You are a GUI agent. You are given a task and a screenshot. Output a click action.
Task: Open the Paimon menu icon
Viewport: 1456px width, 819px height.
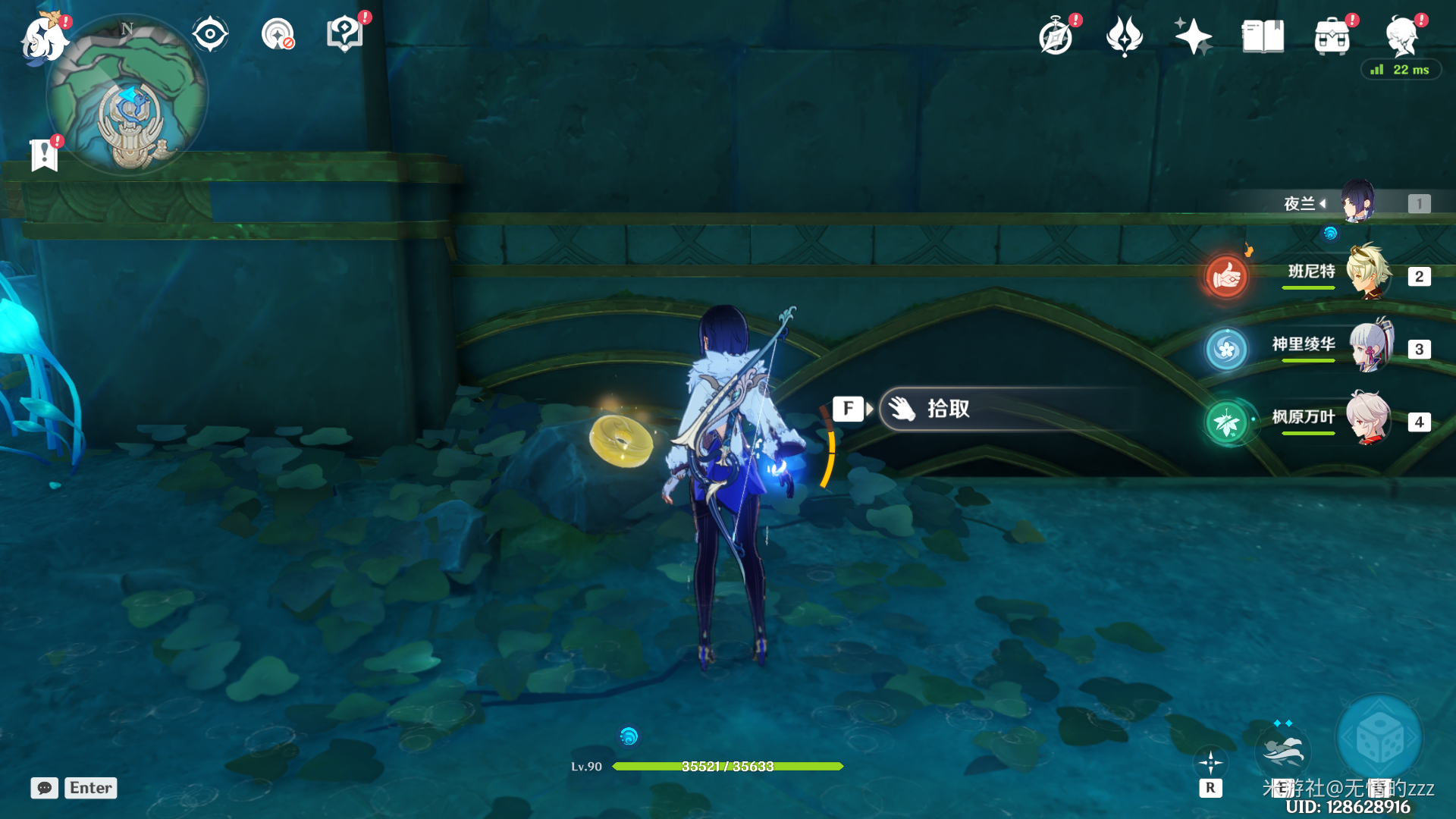pyautogui.click(x=44, y=38)
